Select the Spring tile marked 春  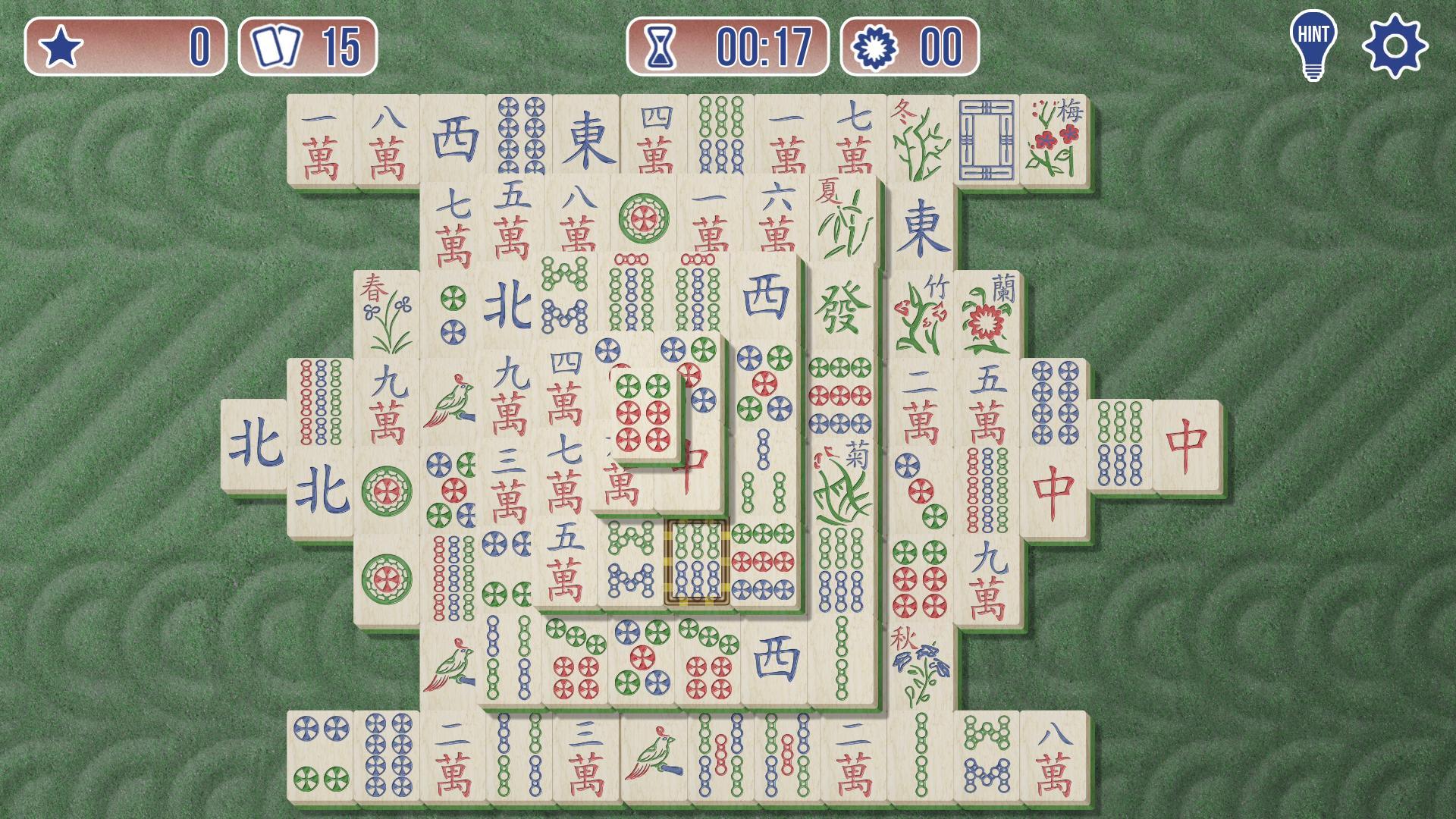[387, 312]
